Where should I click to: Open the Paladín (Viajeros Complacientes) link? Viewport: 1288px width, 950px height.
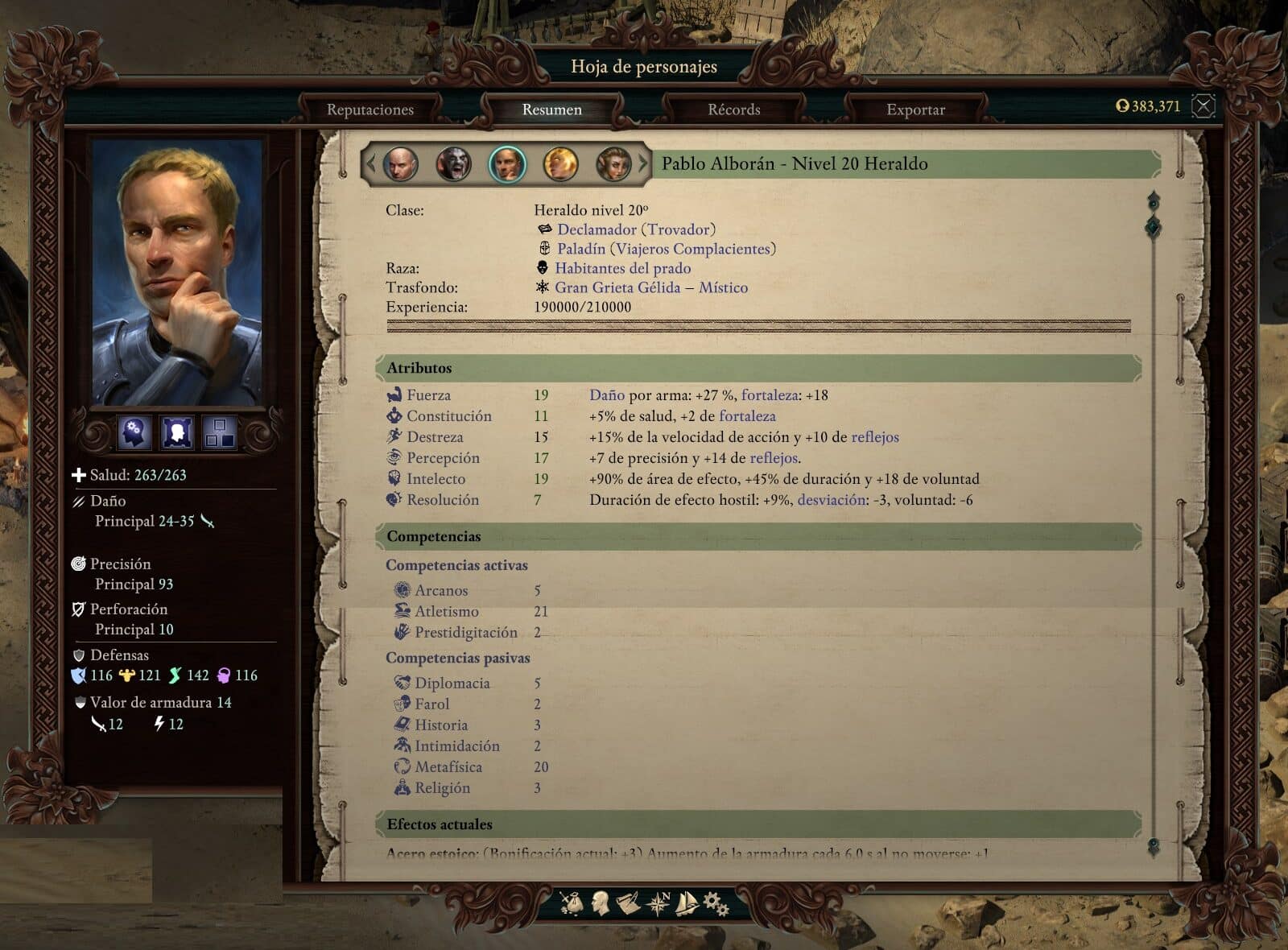[x=666, y=249]
